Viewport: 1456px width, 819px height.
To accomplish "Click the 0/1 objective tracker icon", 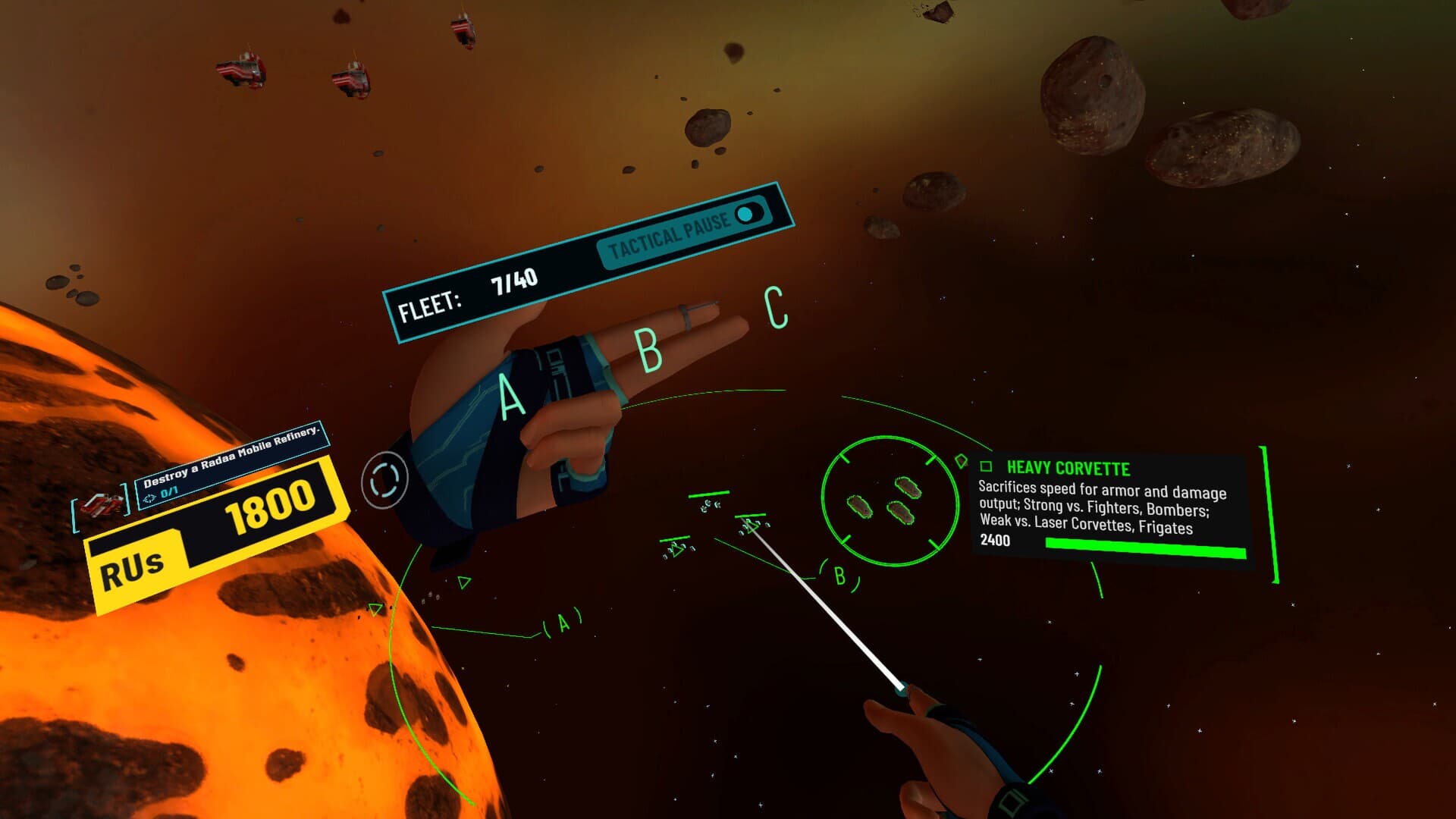I will pos(150,499).
